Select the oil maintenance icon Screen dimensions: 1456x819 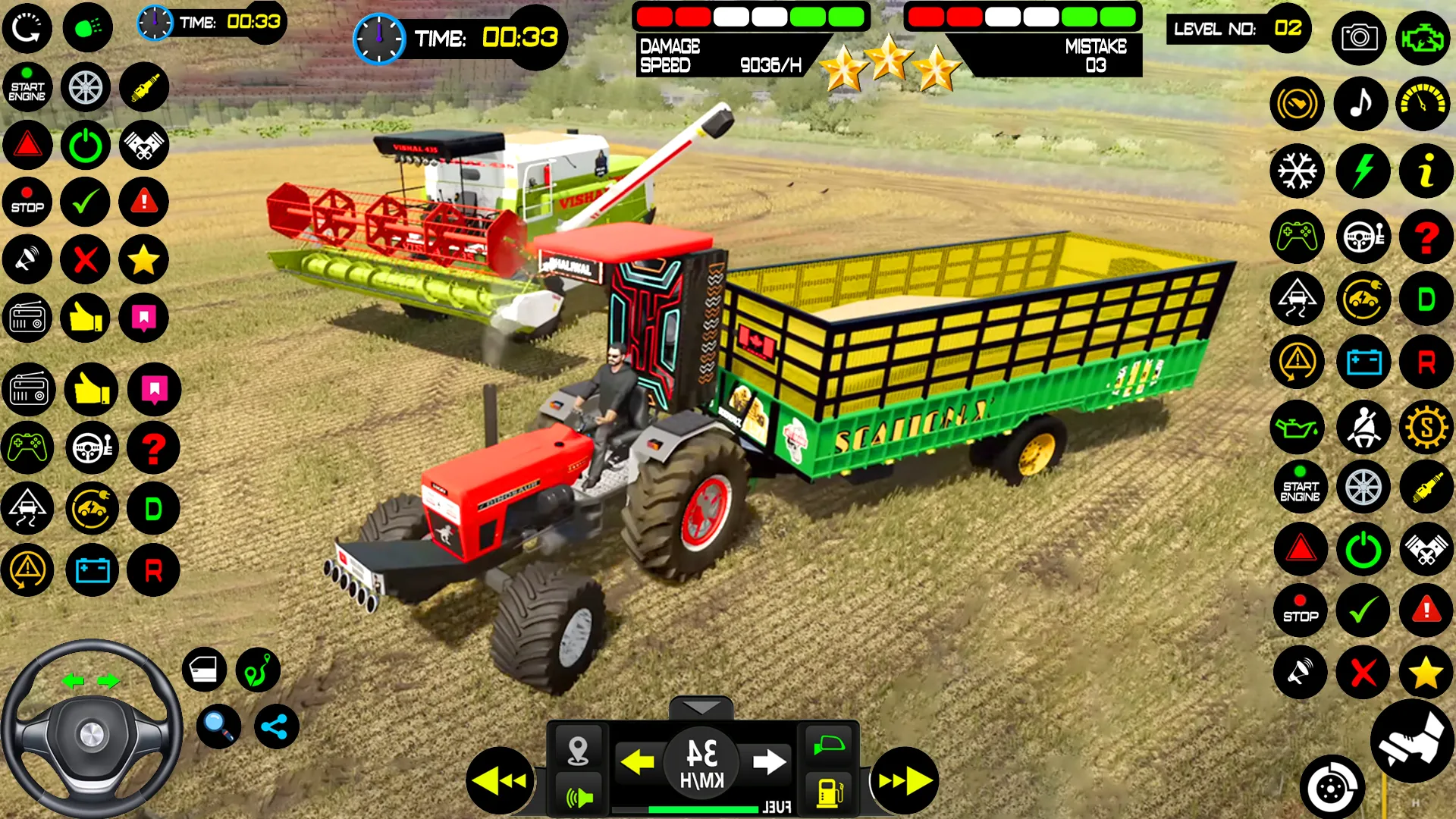point(1297,428)
